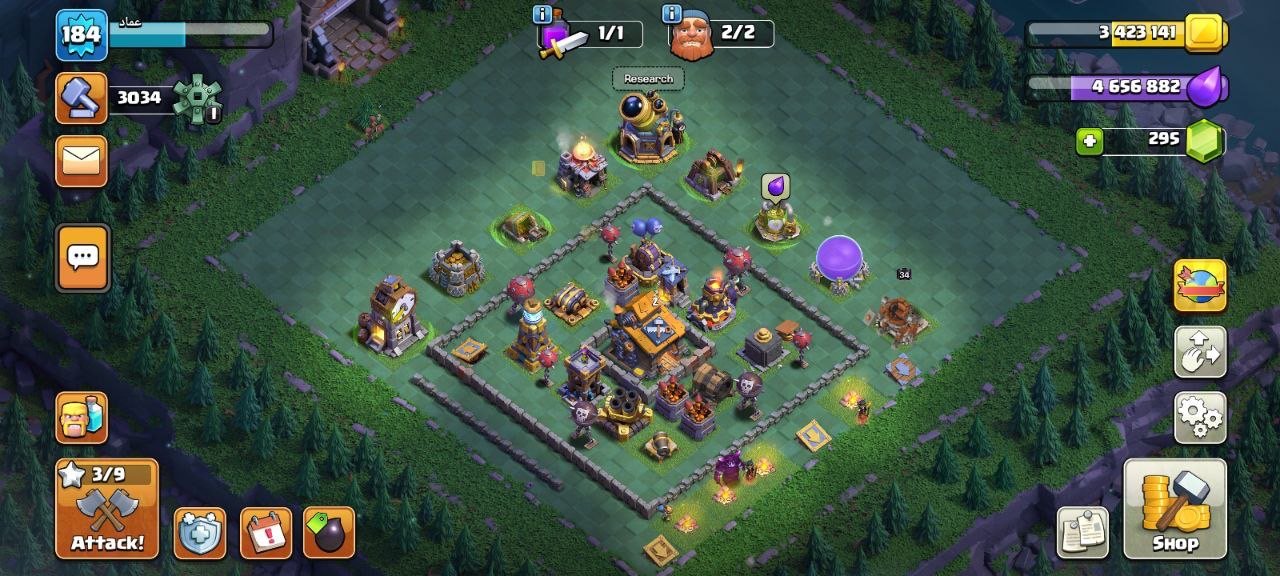Open the shield with cross button
The height and width of the screenshot is (576, 1280).
200,532
